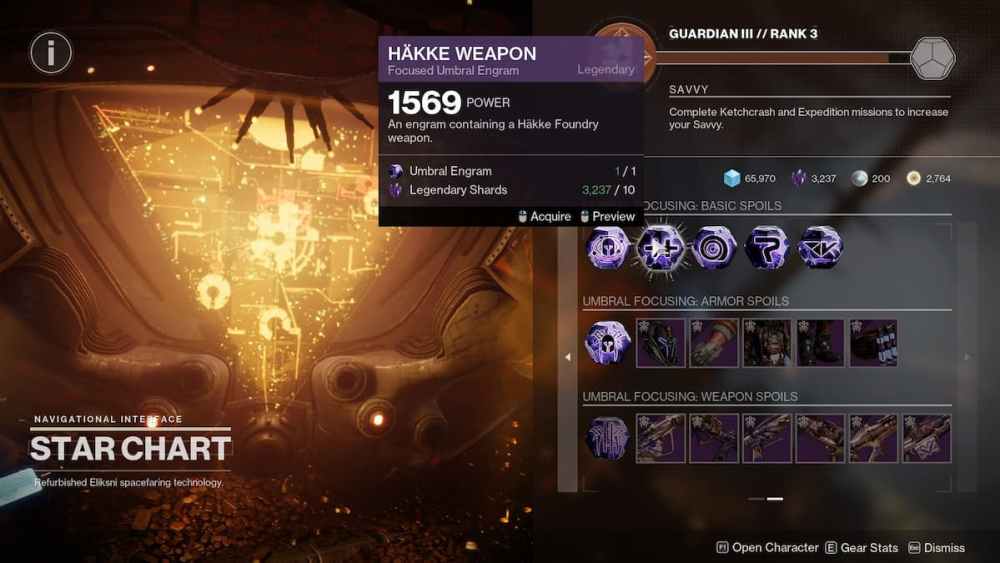The width and height of the screenshot is (1000, 563).
Task: Focus the Armor Spoils helmet engram
Action: tap(607, 343)
